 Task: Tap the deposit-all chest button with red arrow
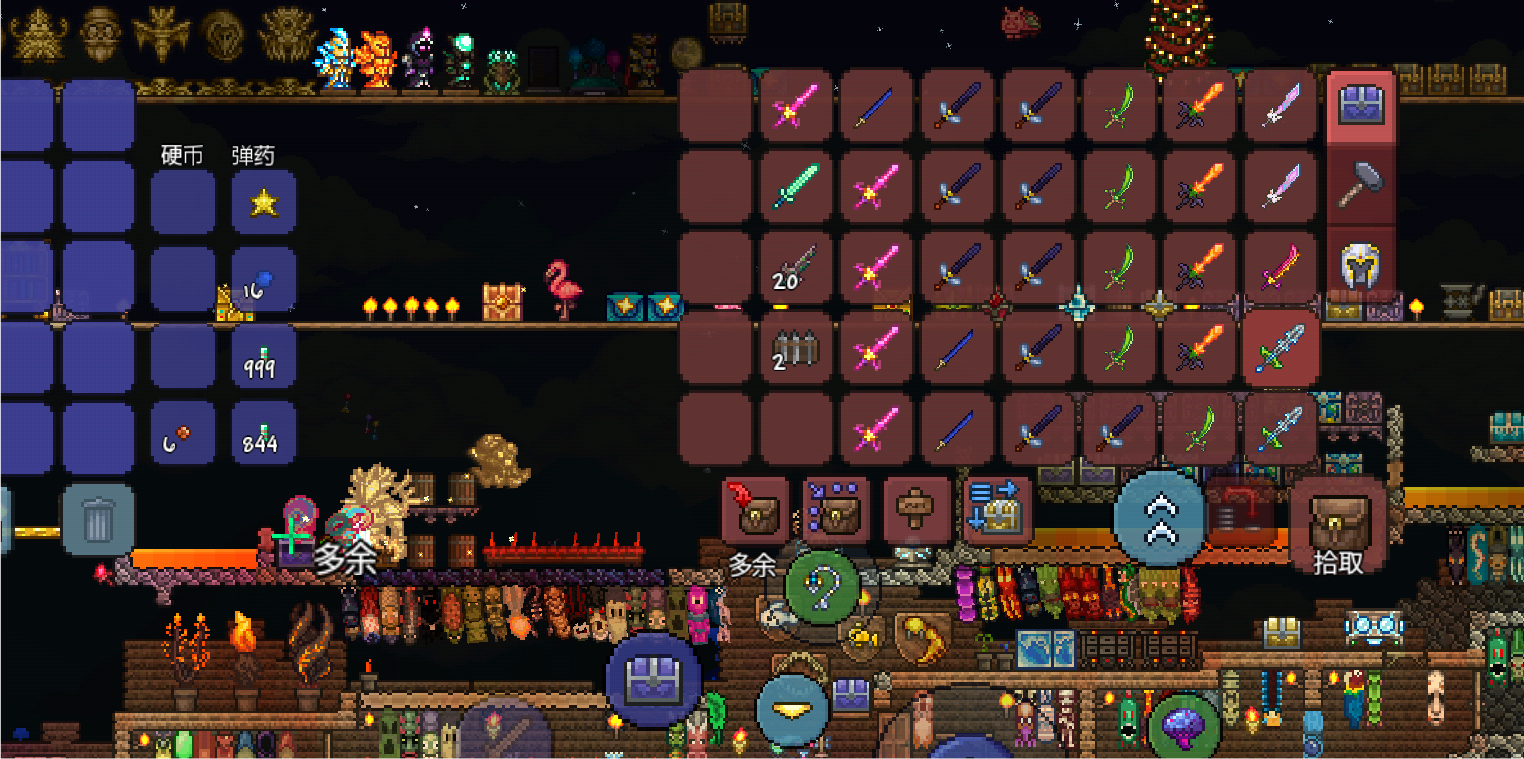(x=755, y=510)
